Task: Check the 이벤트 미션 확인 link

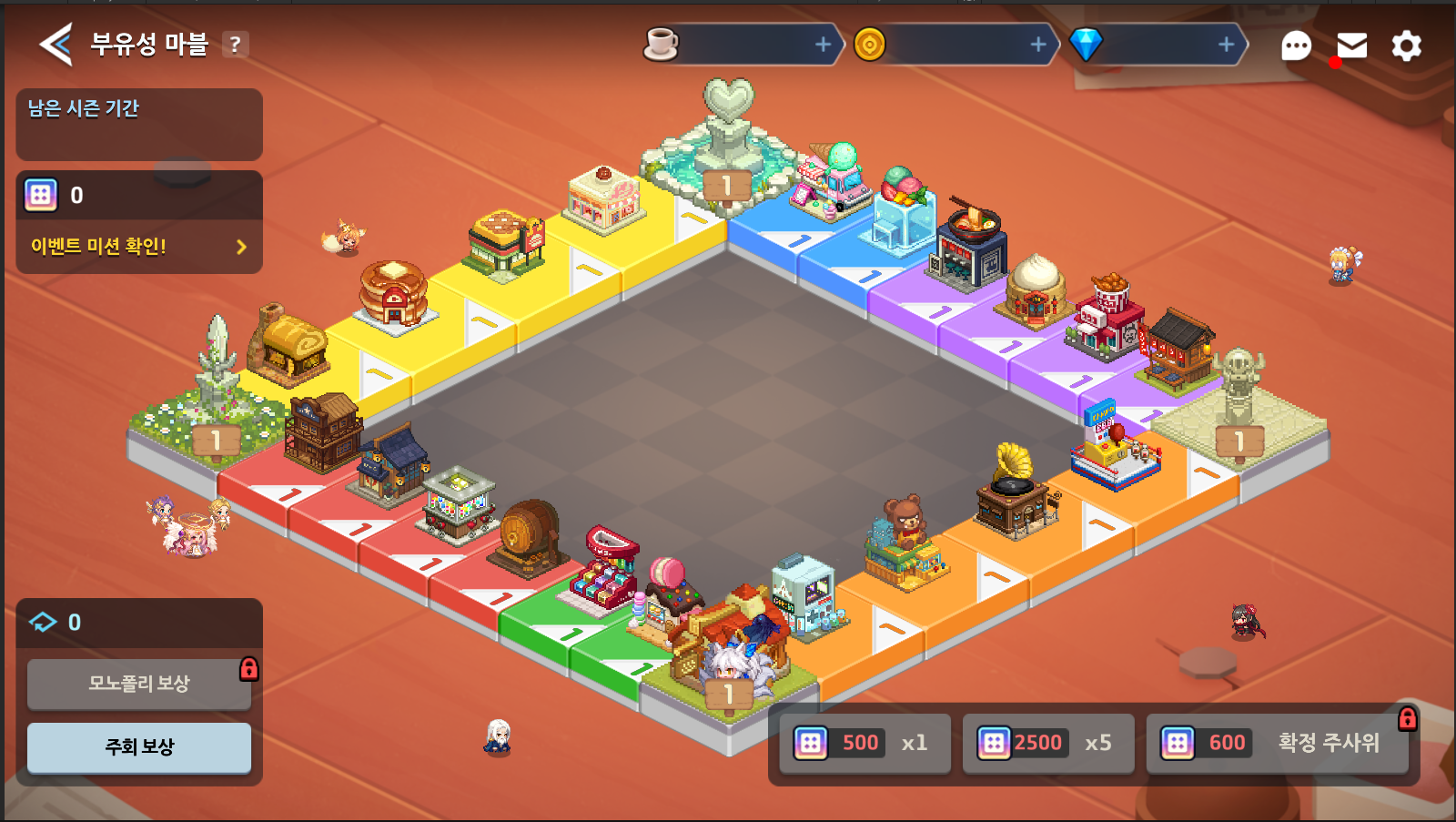Action: point(138,247)
